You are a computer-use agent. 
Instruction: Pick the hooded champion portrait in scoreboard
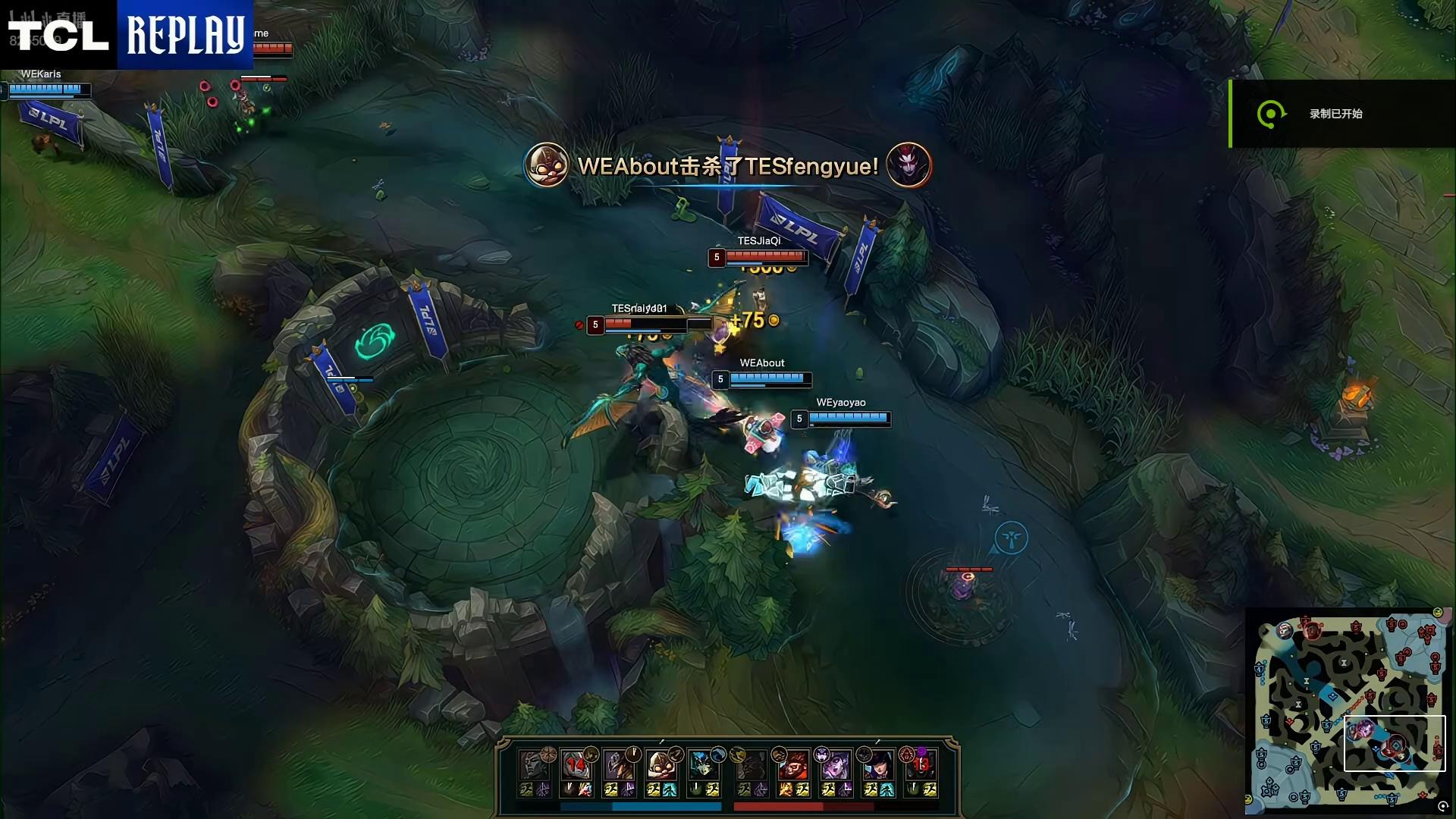pos(619,764)
